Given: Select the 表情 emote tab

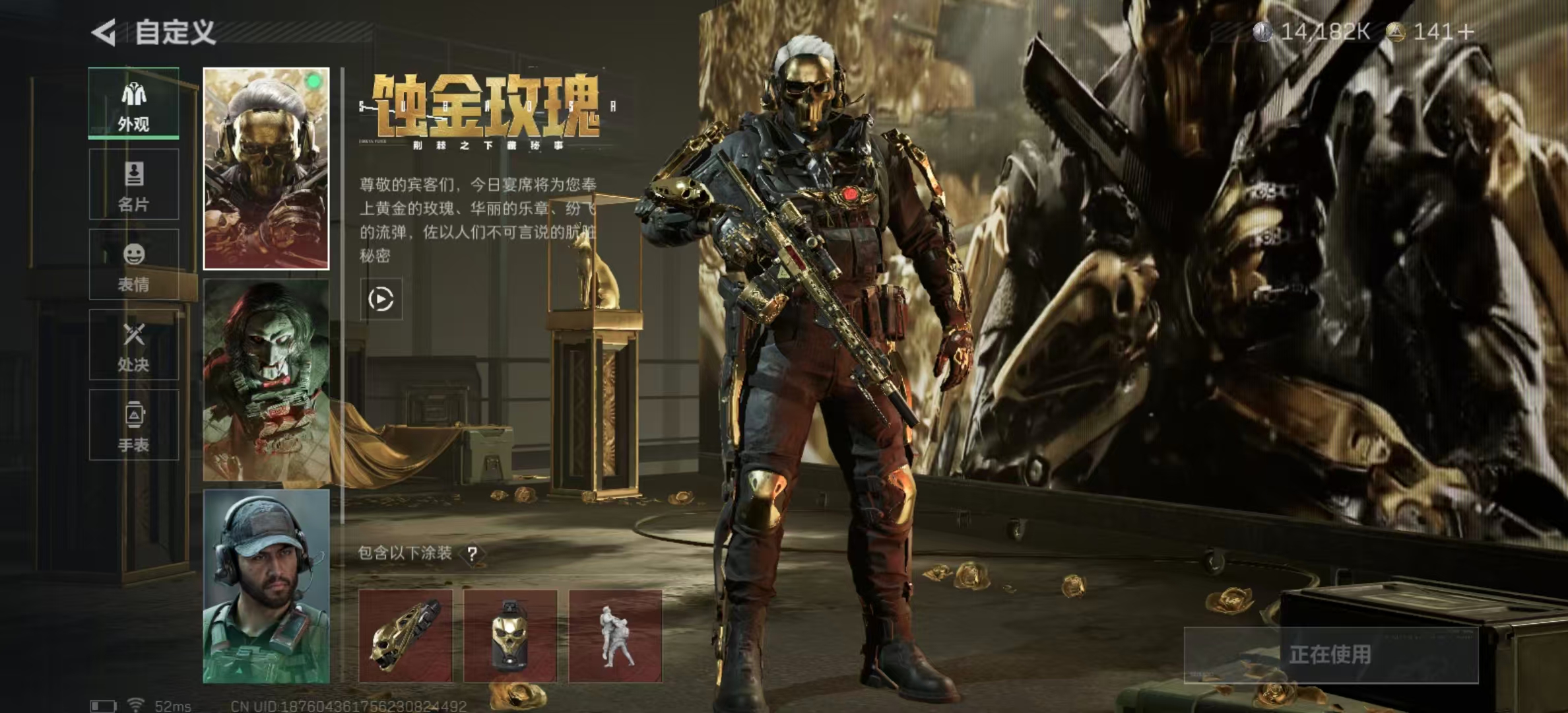Looking at the screenshot, I should pos(134,265).
